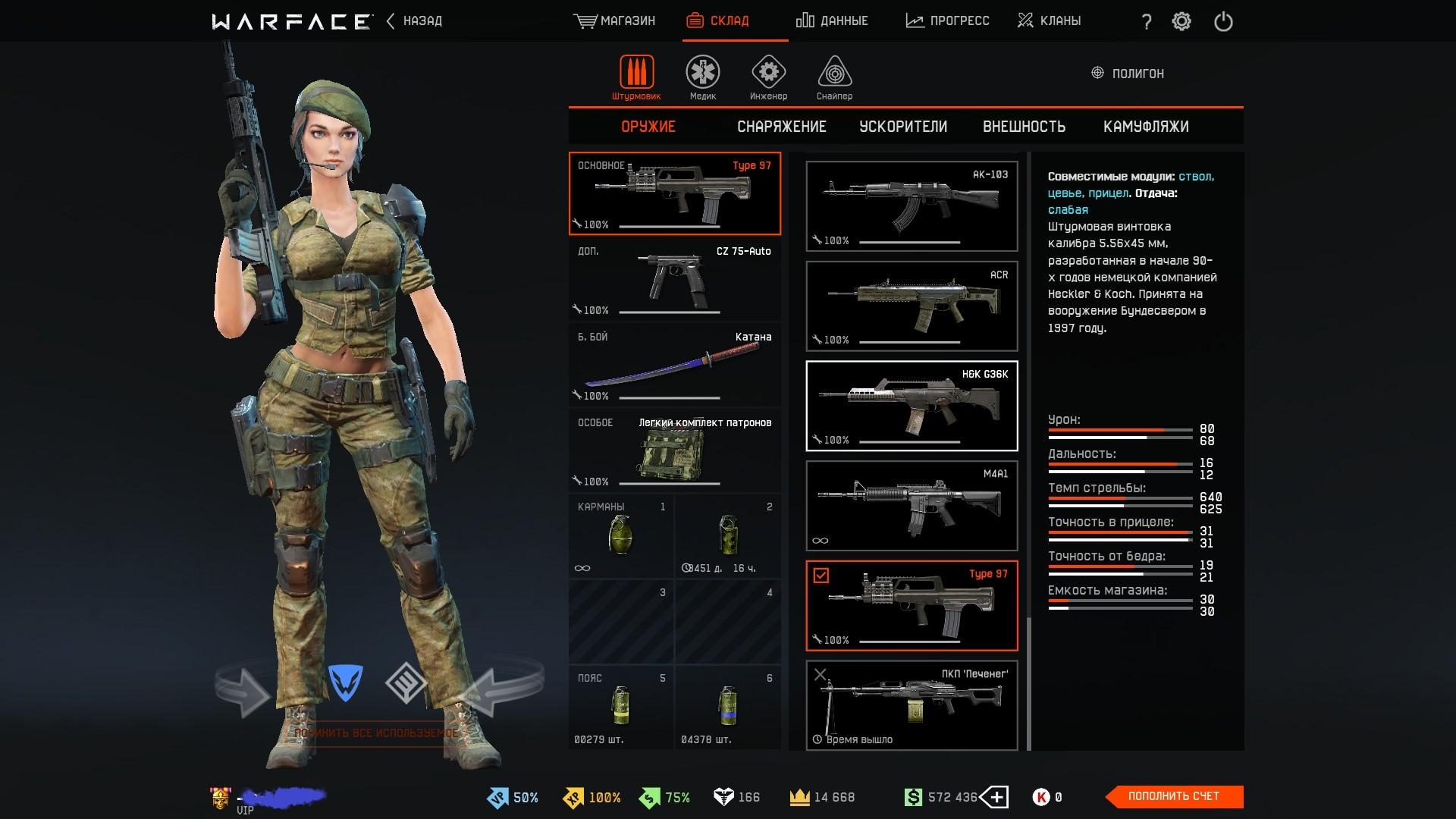Open the gear settings icon

pyautogui.click(x=1181, y=21)
